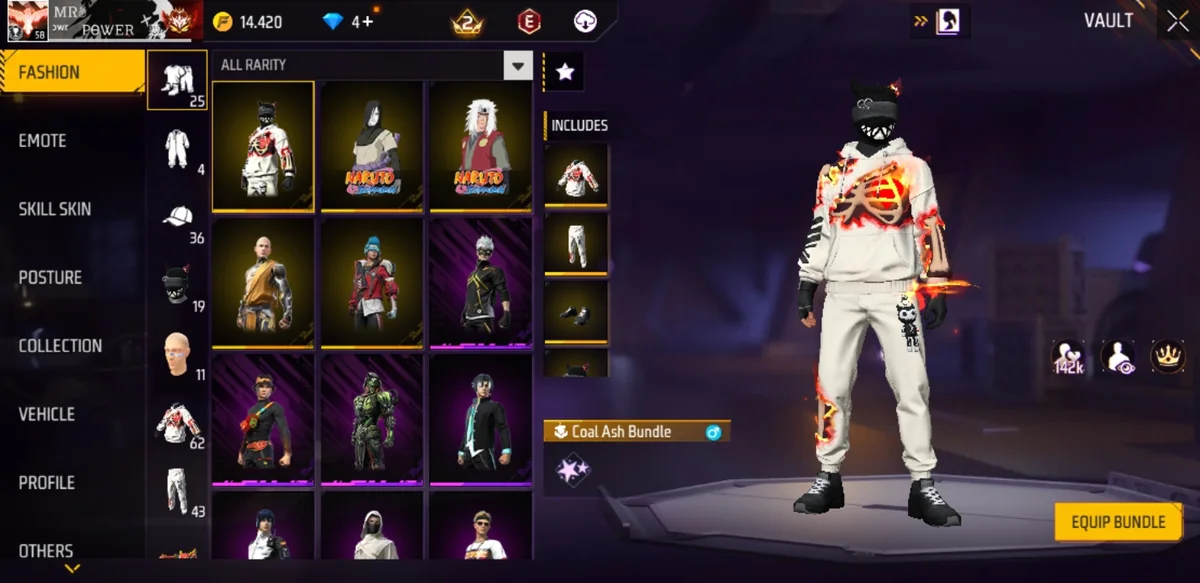This screenshot has width=1200, height=583.
Task: Close the Vault screen
Action: pyautogui.click(x=1176, y=21)
